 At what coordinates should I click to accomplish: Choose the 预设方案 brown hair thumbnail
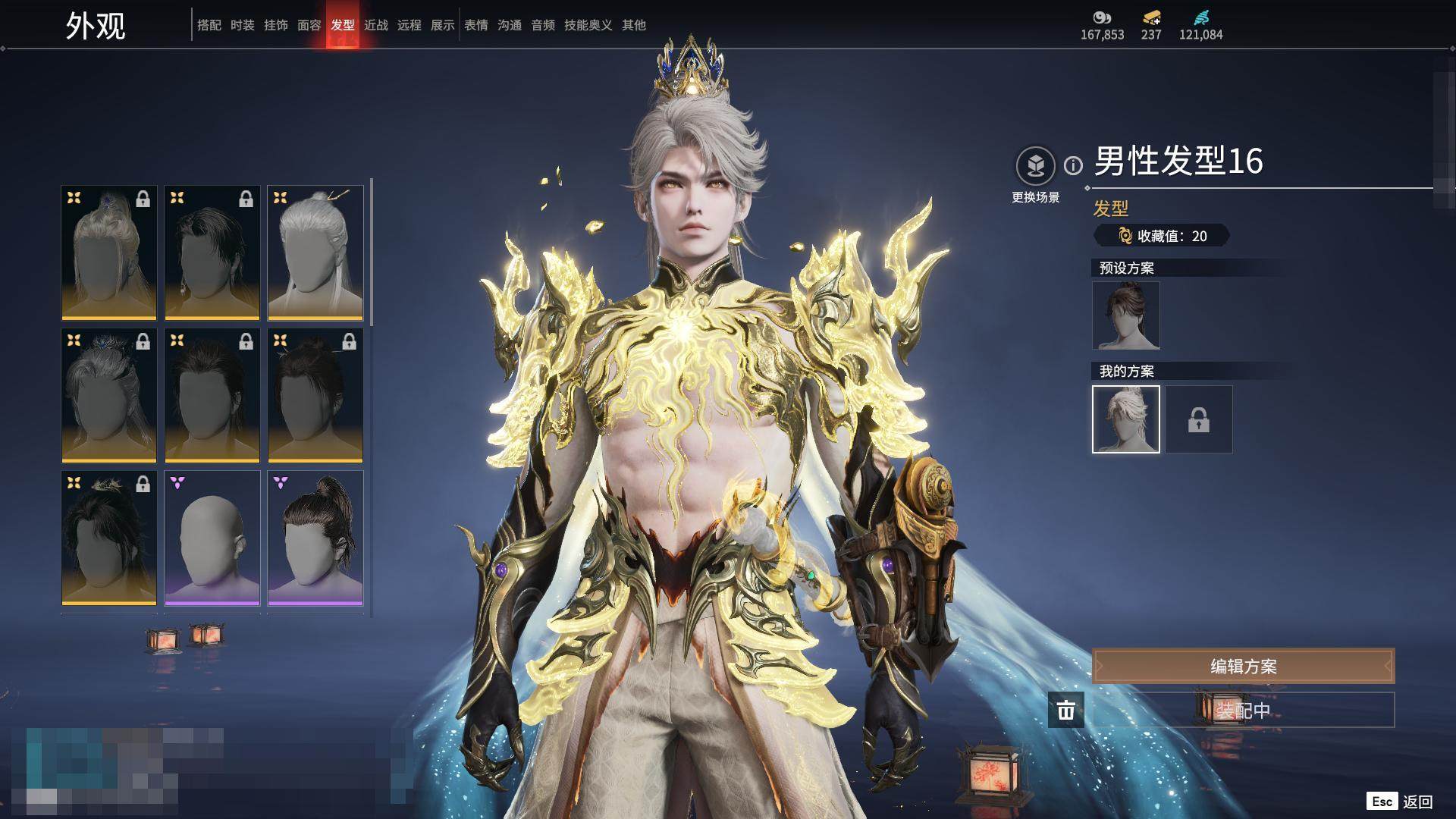coord(1125,315)
